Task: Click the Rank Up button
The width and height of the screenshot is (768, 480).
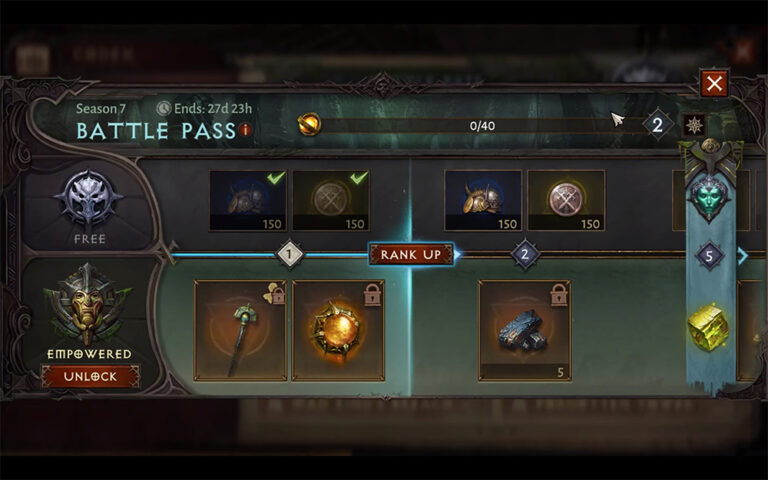Action: click(410, 254)
